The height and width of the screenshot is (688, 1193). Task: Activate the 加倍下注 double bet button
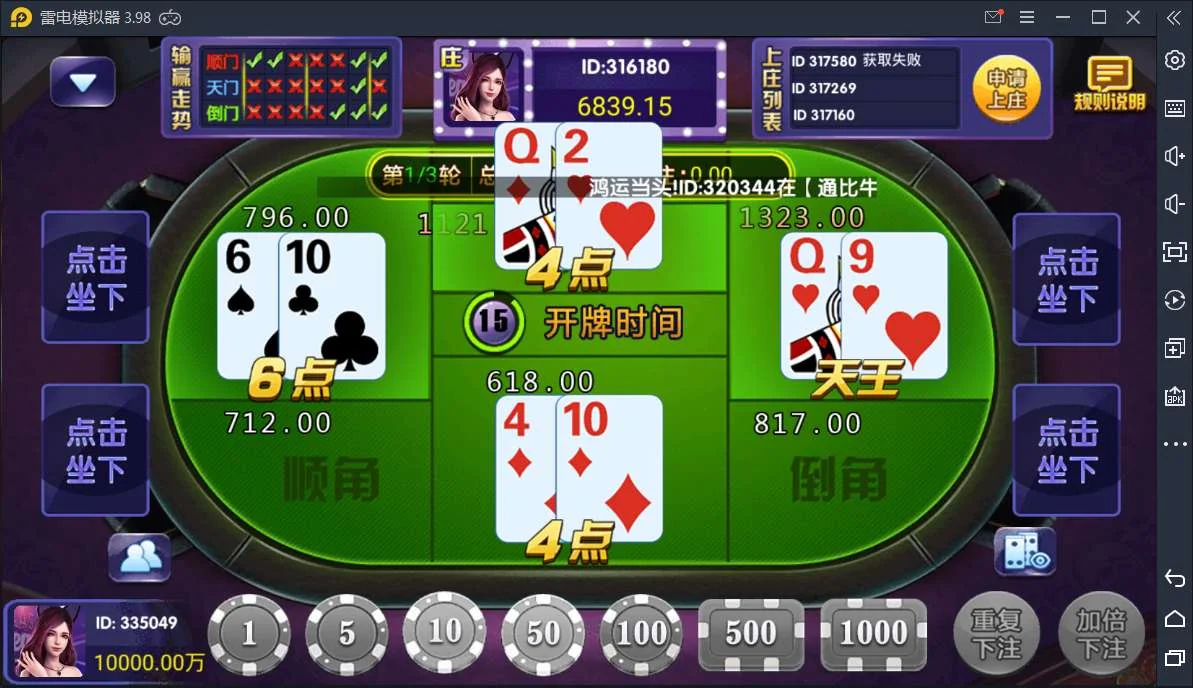point(1101,634)
